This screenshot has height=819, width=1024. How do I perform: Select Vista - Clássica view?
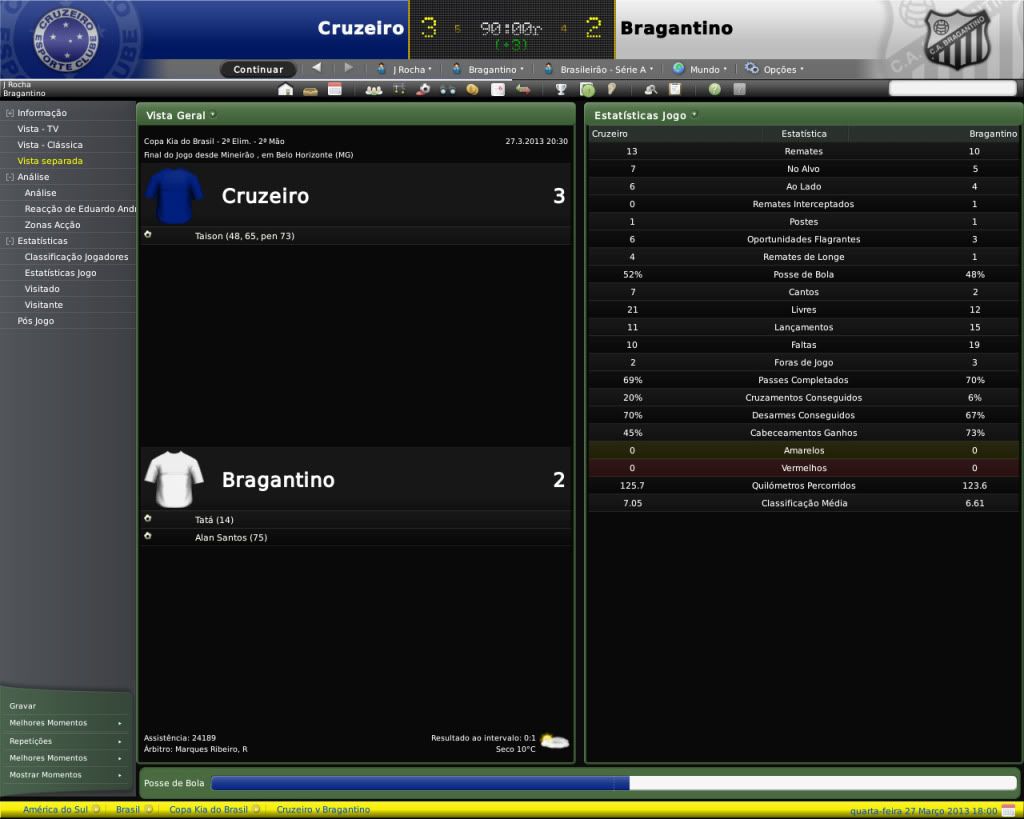pyautogui.click(x=50, y=145)
